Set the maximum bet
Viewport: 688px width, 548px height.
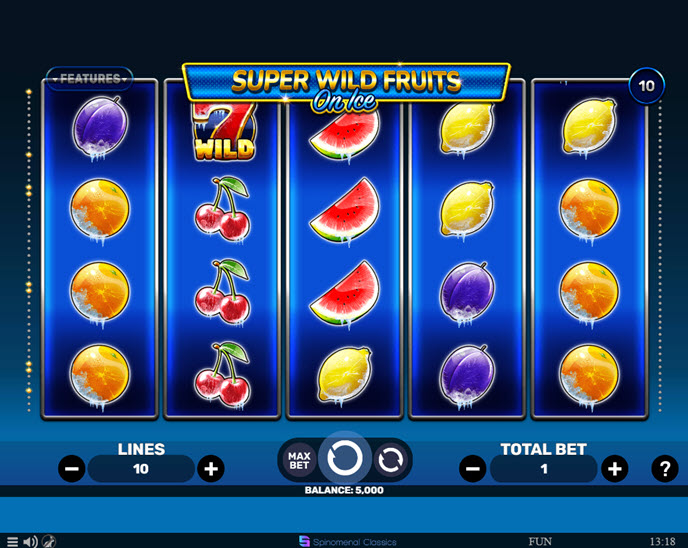coord(297,460)
